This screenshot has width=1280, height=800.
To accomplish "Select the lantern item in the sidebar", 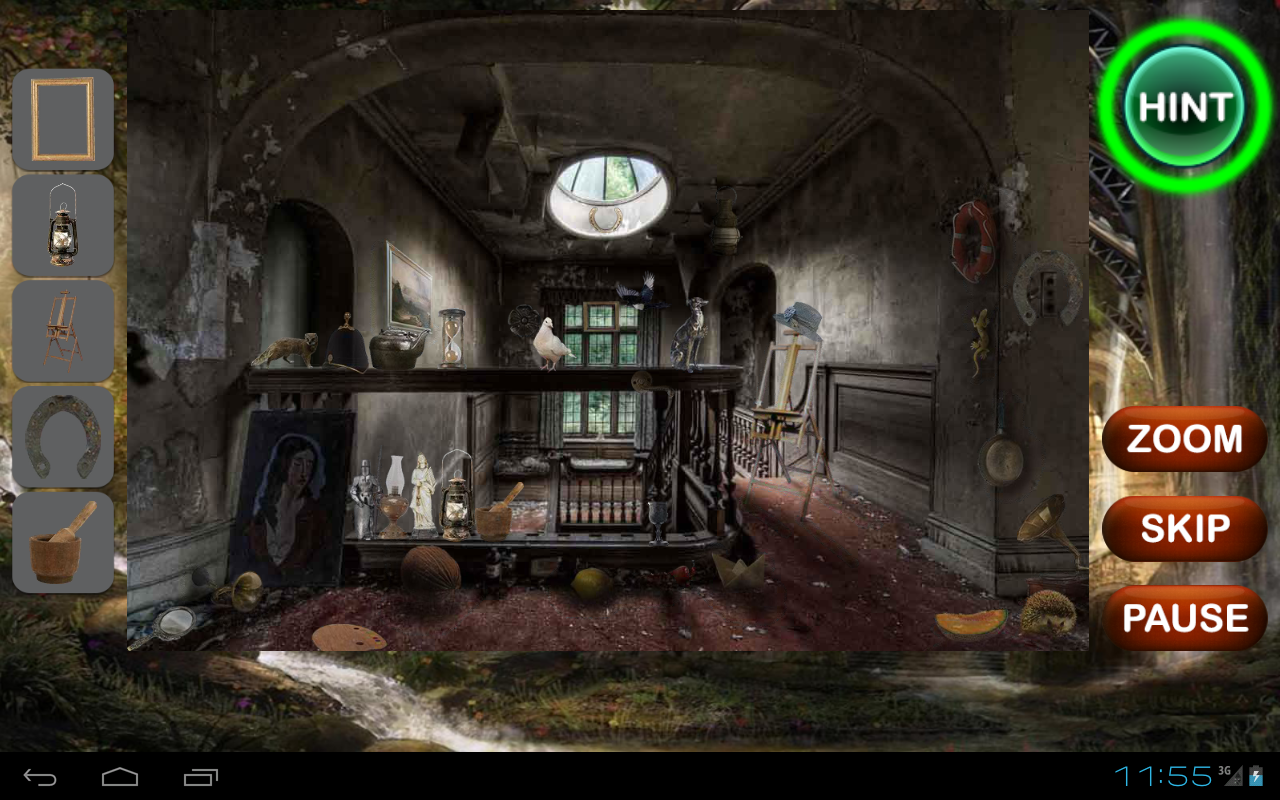I will pos(63,226).
